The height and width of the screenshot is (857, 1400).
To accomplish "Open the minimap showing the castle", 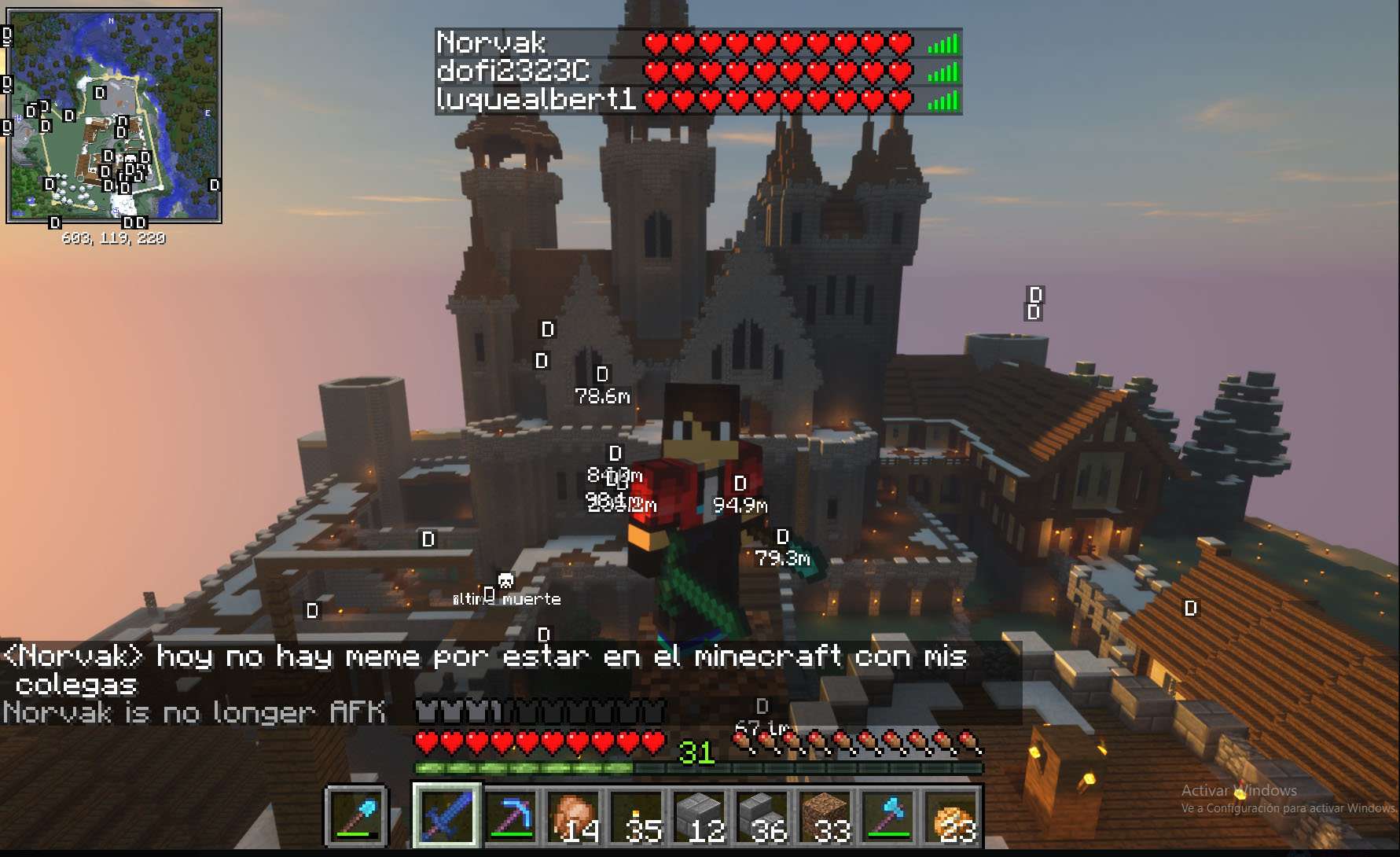I will (114, 116).
